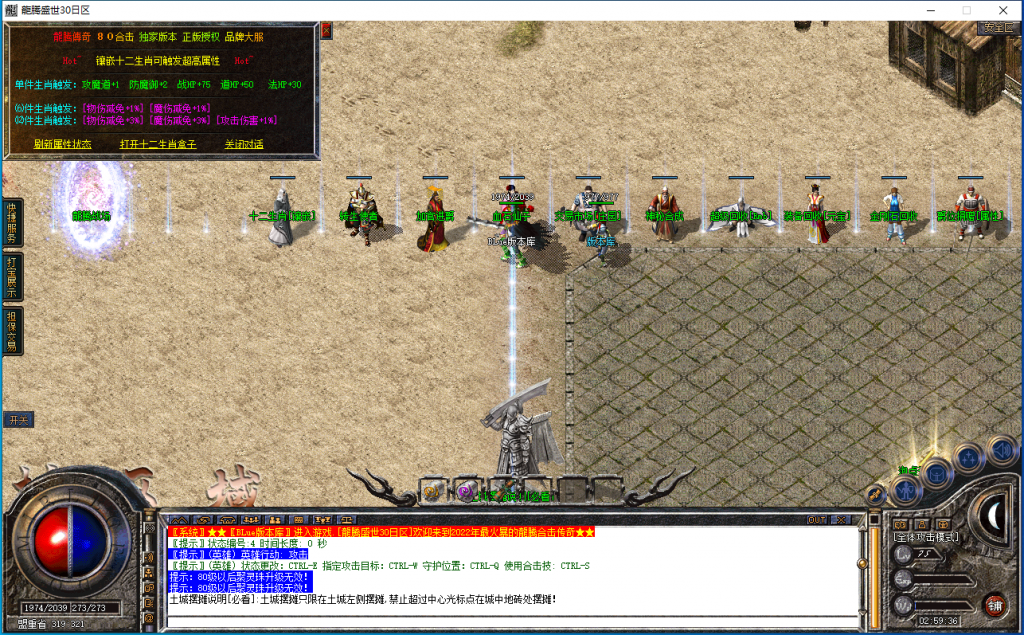Select the 担保交易 side tab
The width and height of the screenshot is (1024, 635).
coord(11,331)
